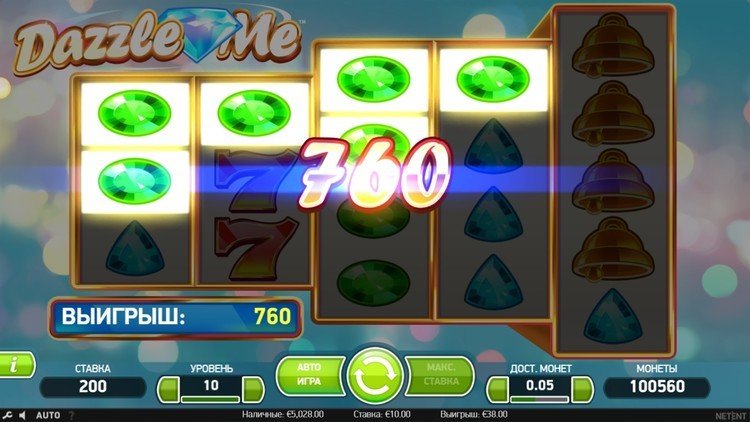
Task: Show help via the question mark icon
Action: point(72,414)
